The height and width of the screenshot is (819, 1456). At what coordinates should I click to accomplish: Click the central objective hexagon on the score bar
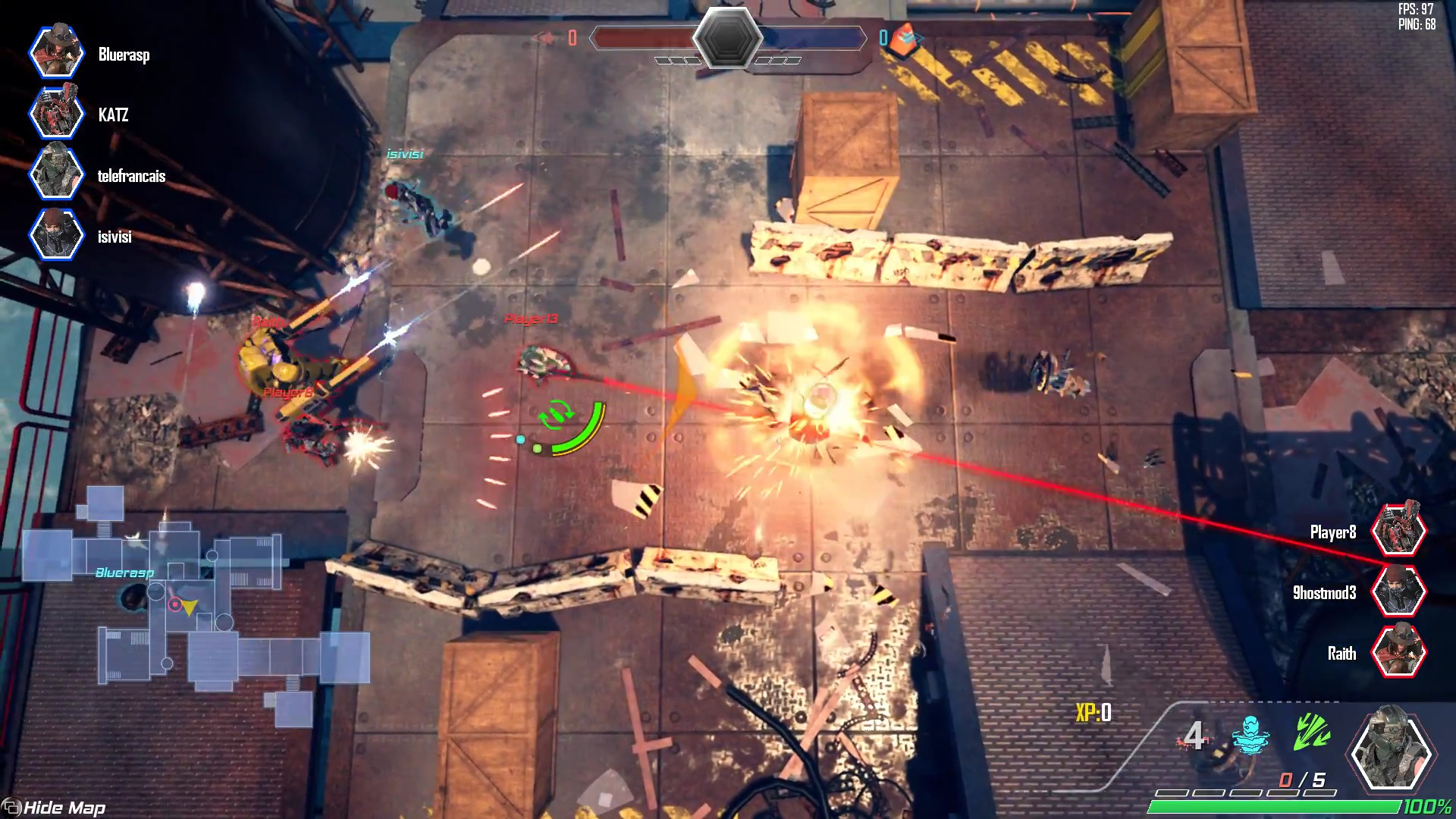tap(730, 37)
